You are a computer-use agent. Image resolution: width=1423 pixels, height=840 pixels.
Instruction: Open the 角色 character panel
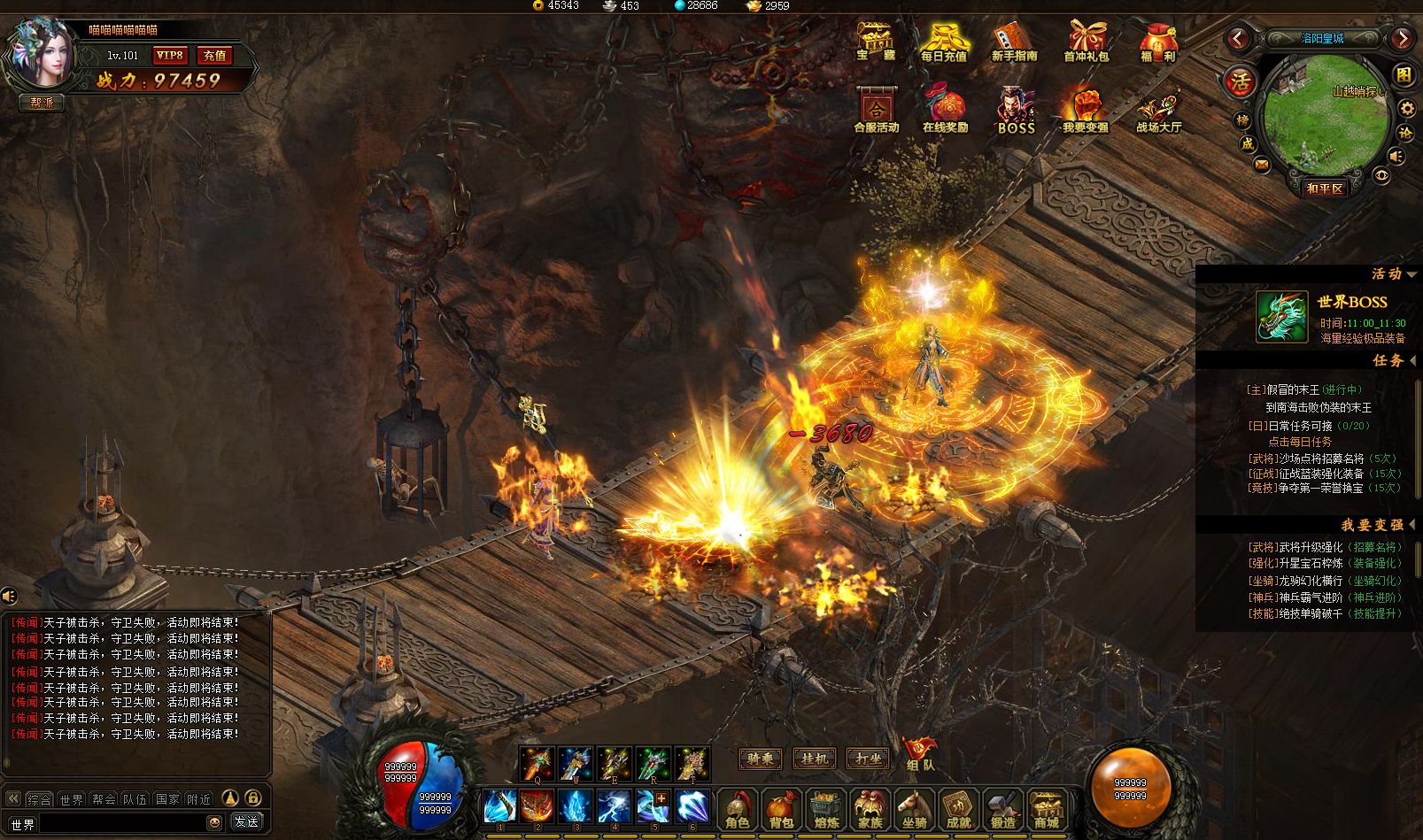coord(738,810)
